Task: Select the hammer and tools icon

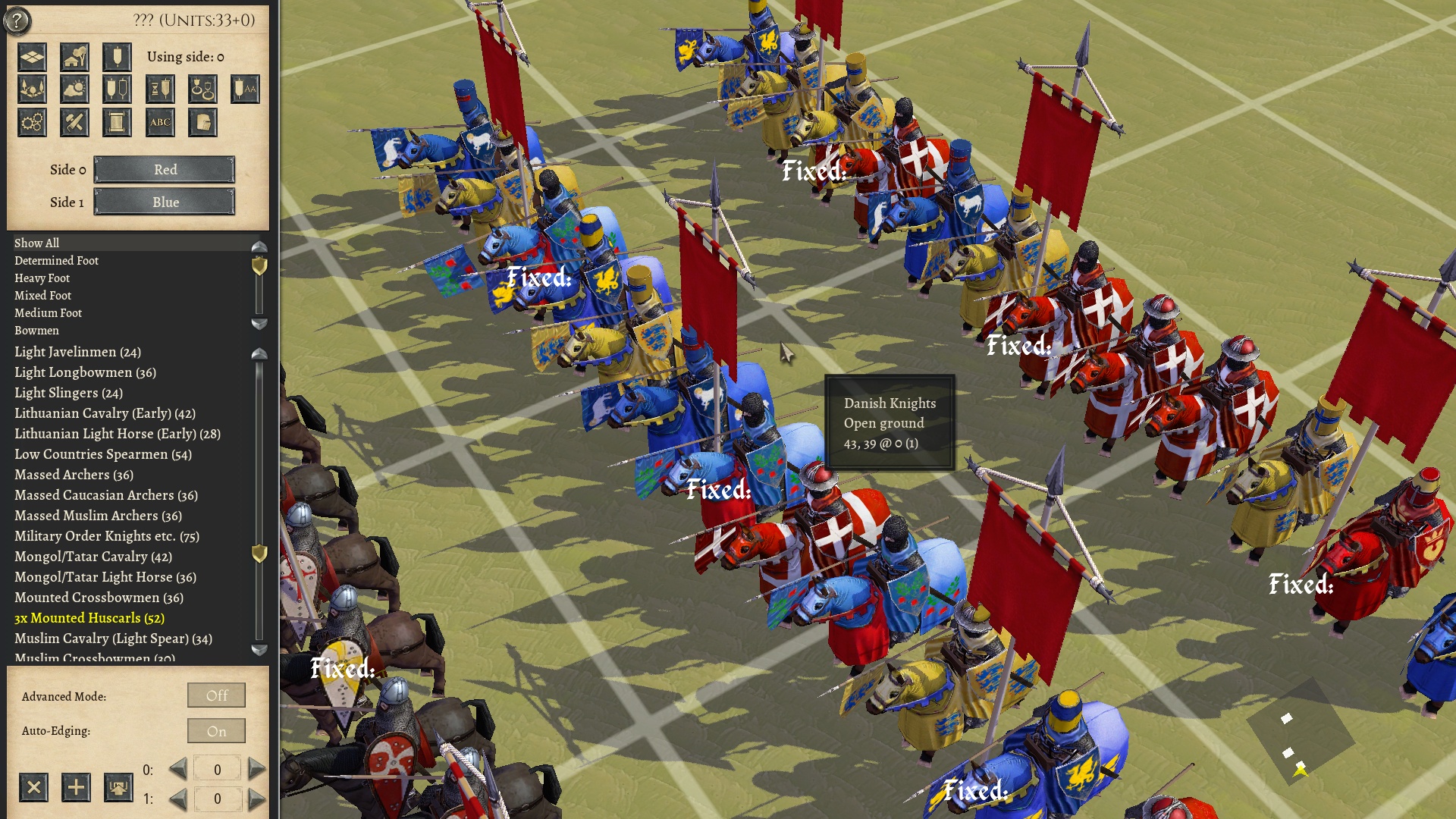Action: (74, 121)
